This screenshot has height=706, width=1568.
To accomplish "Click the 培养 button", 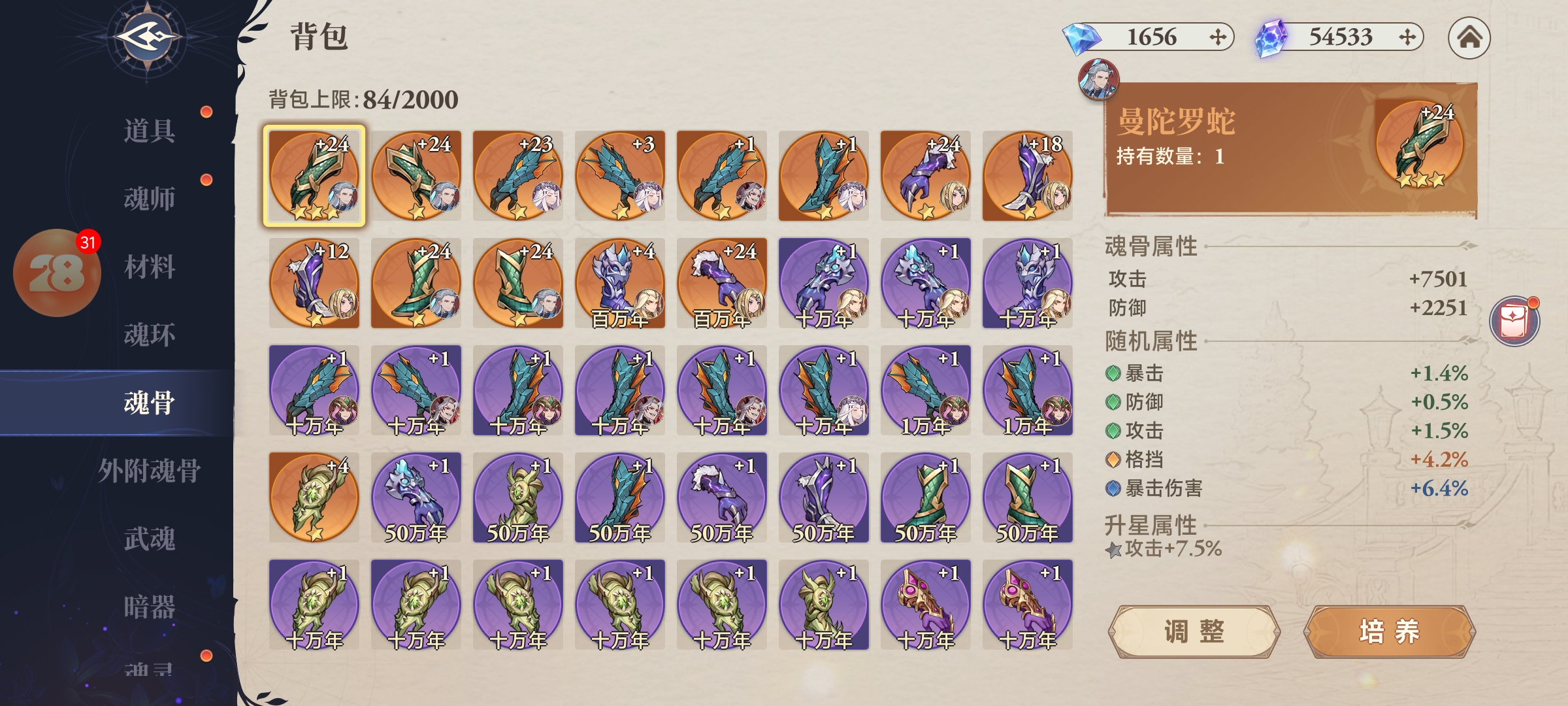I will [1389, 631].
